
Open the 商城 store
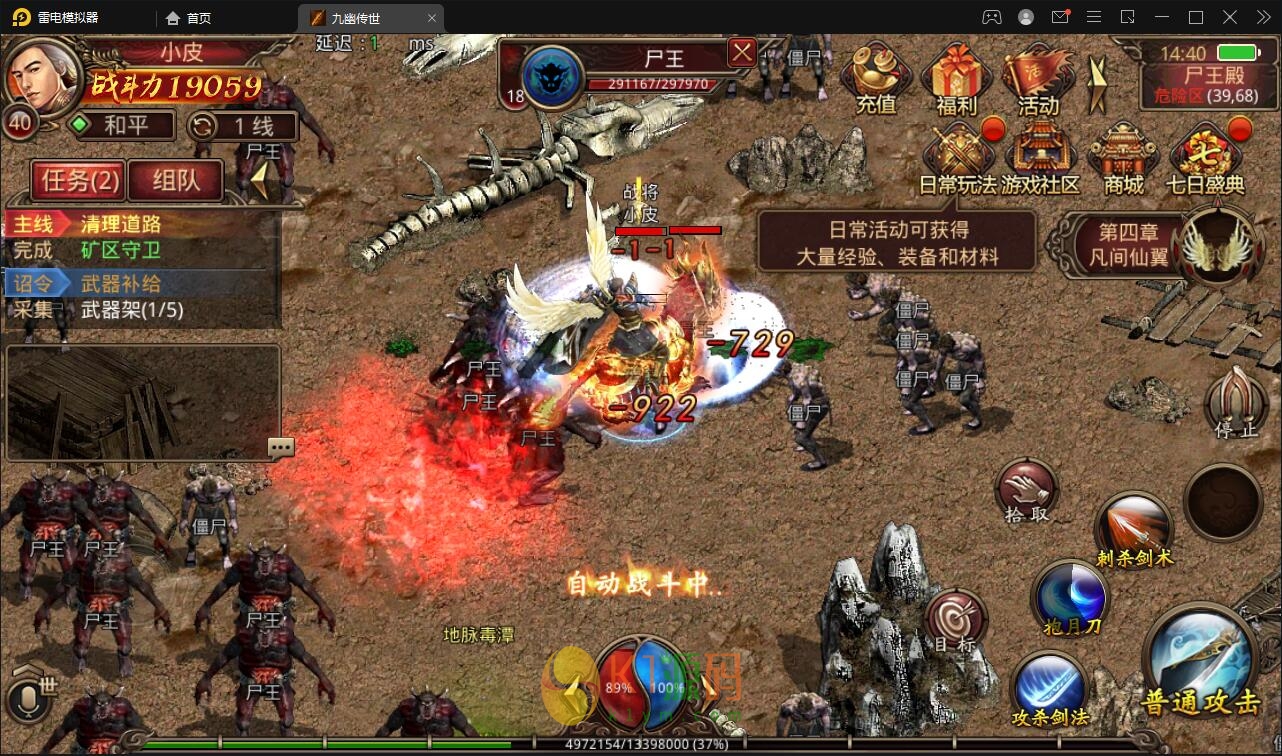pyautogui.click(x=1123, y=158)
